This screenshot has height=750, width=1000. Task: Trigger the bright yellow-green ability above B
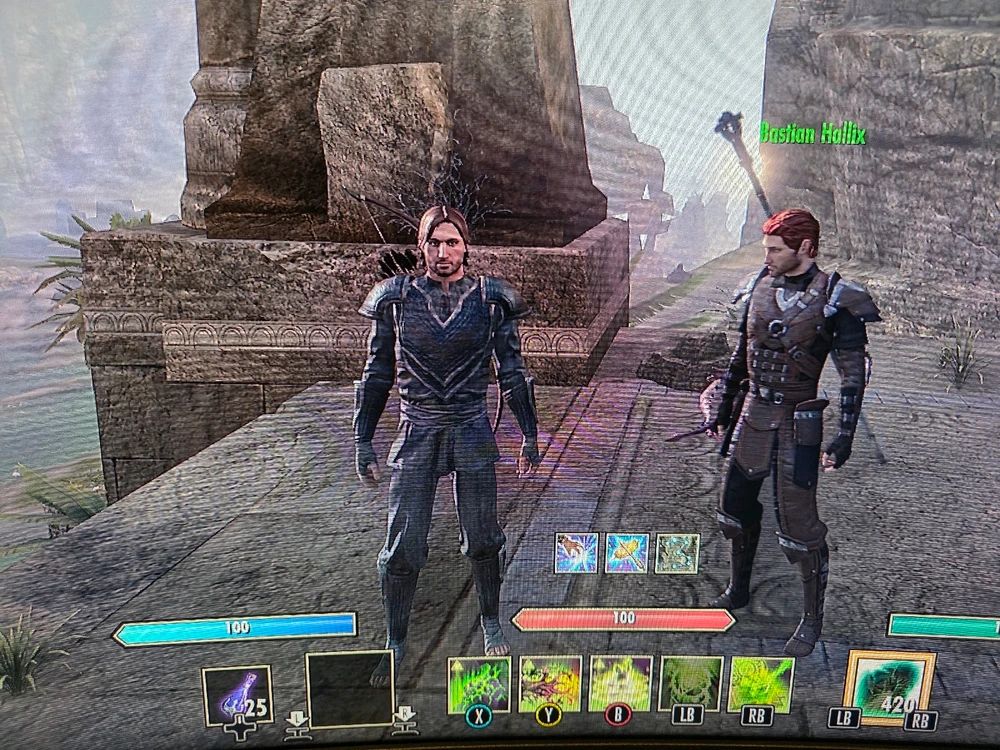[x=621, y=684]
